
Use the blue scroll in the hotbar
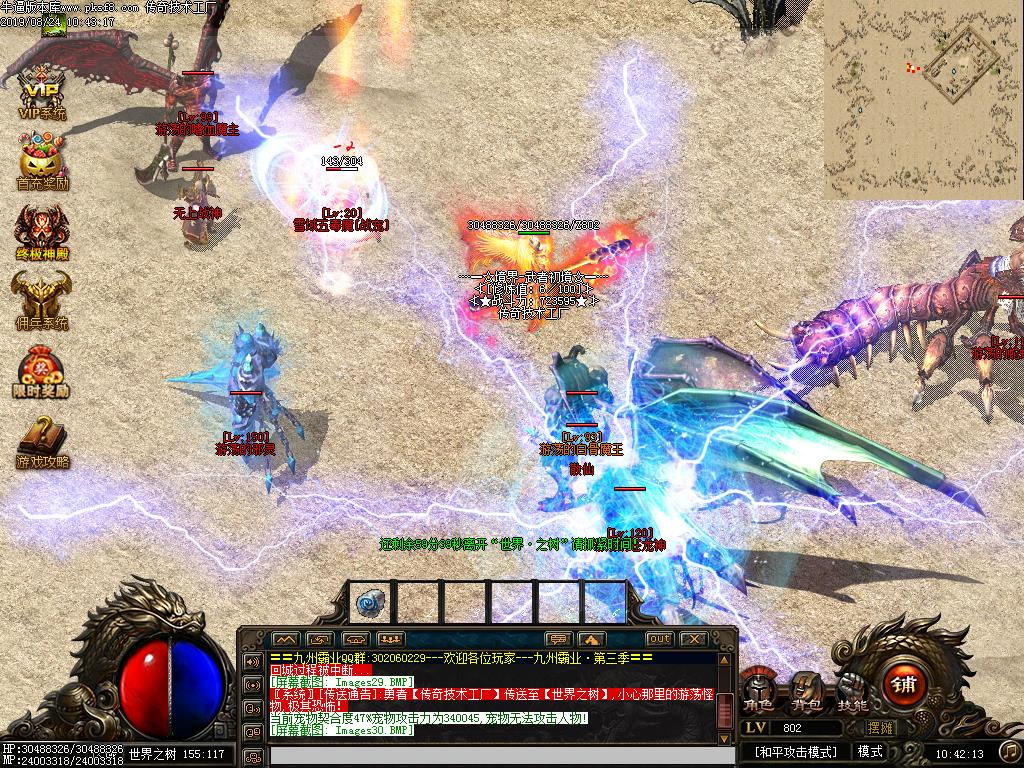pos(370,602)
